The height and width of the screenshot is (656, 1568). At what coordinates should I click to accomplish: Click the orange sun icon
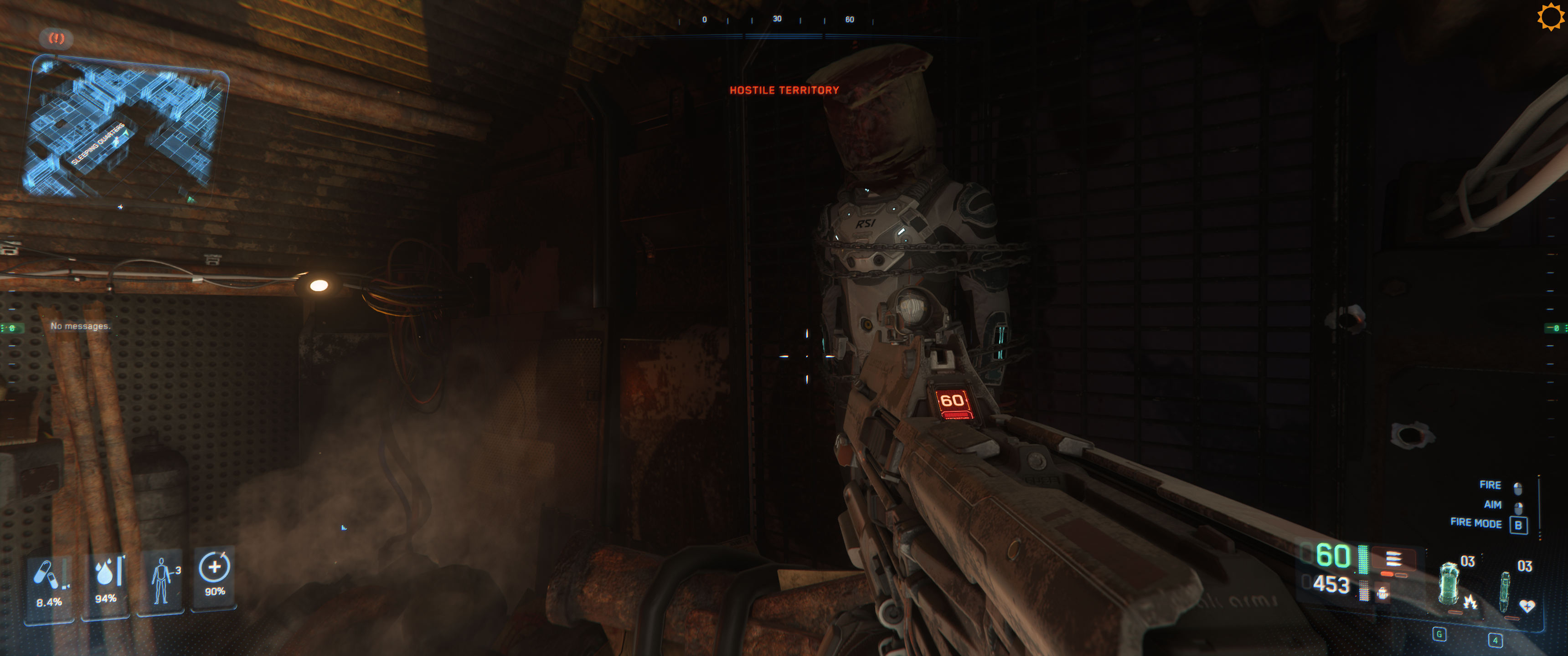point(1550,16)
